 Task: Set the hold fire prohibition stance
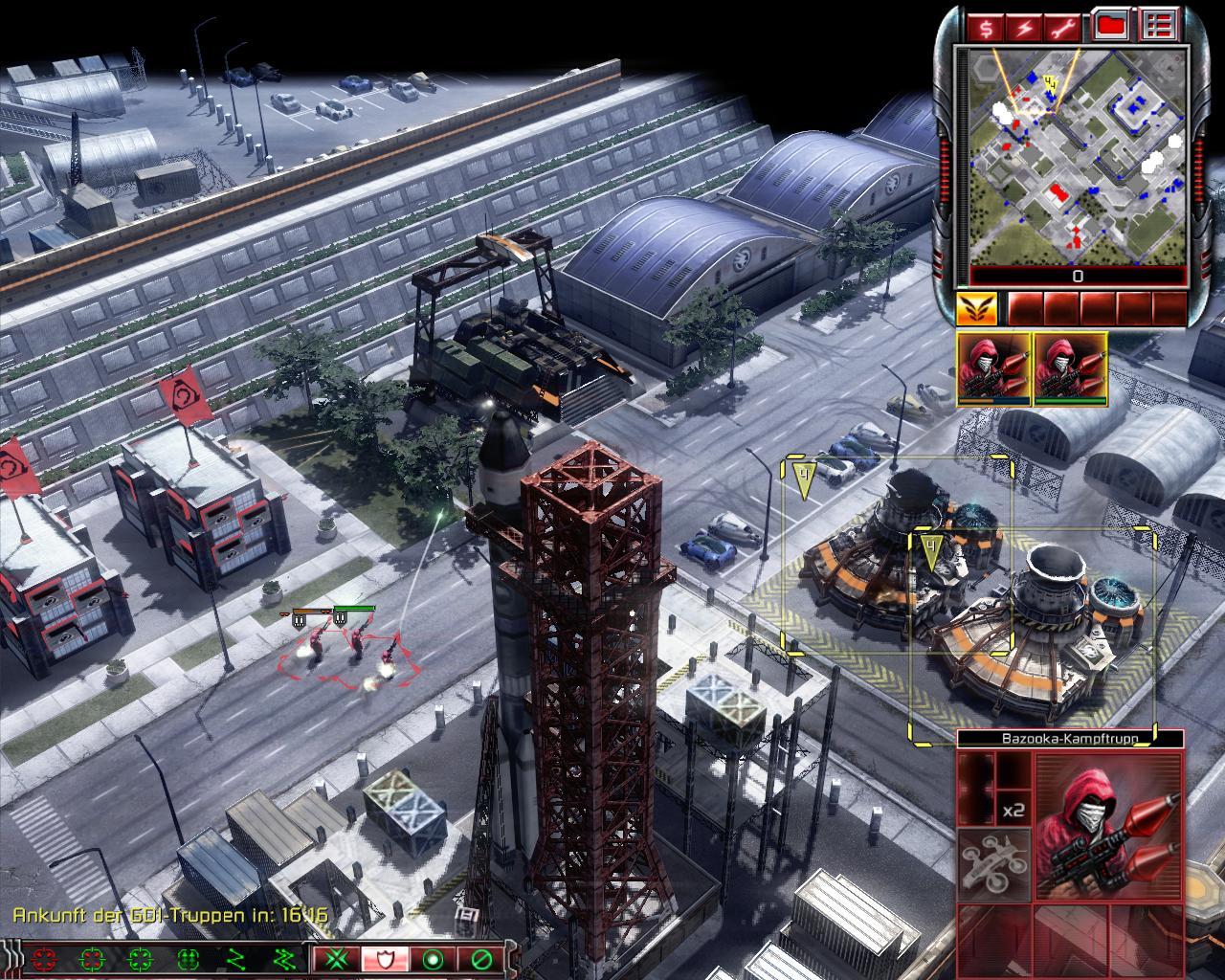pyautogui.click(x=480, y=958)
